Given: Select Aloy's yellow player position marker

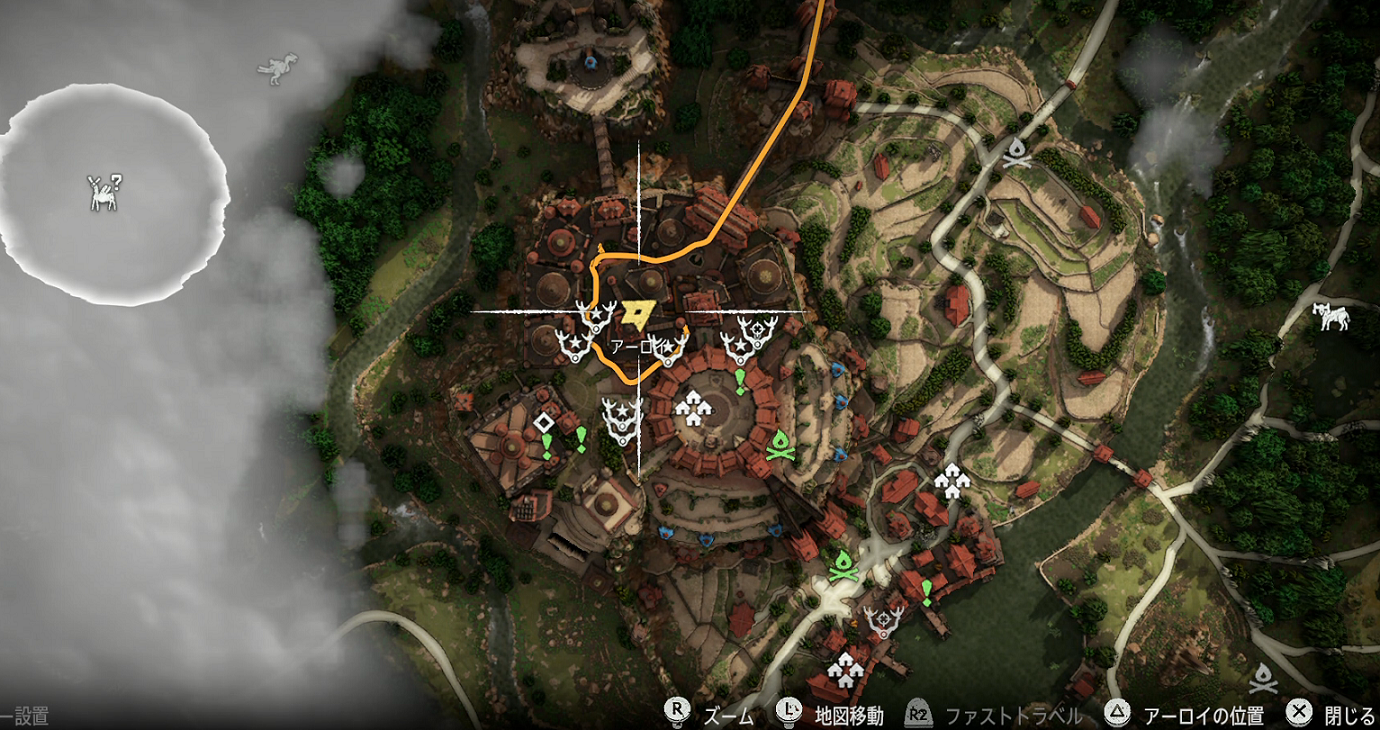Looking at the screenshot, I should click(636, 314).
